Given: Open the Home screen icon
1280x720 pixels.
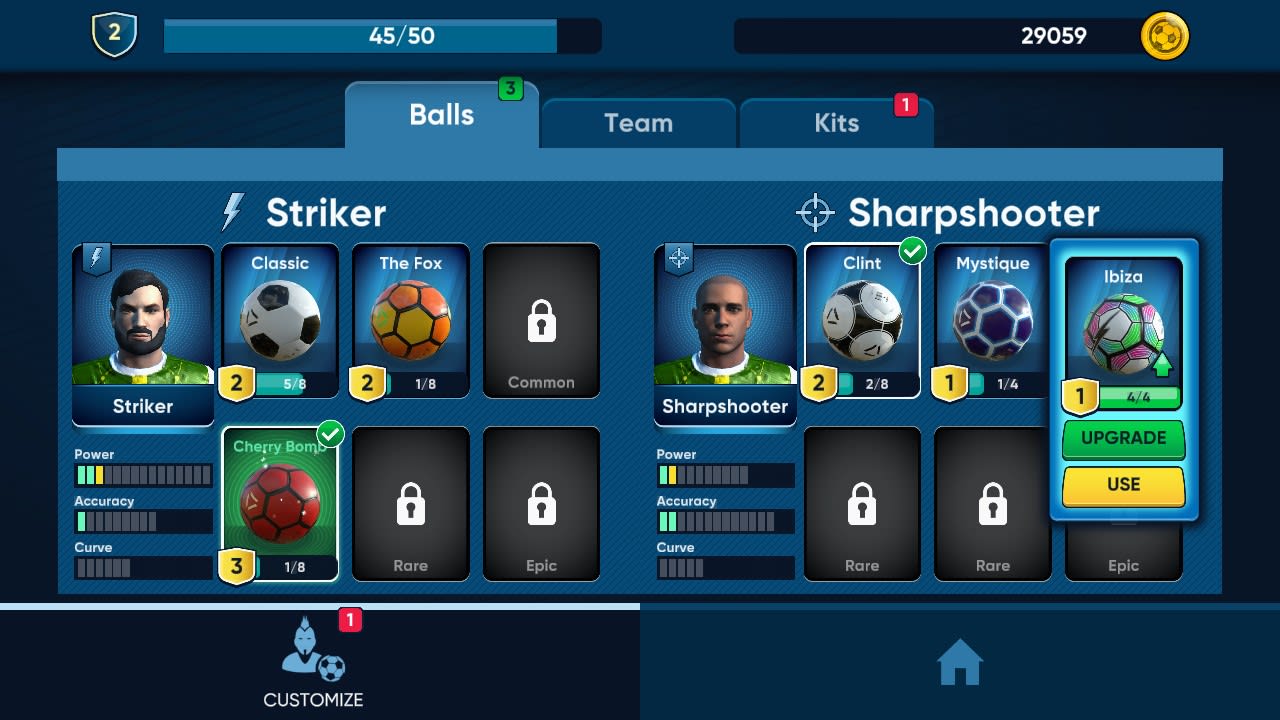Looking at the screenshot, I should pyautogui.click(x=959, y=661).
